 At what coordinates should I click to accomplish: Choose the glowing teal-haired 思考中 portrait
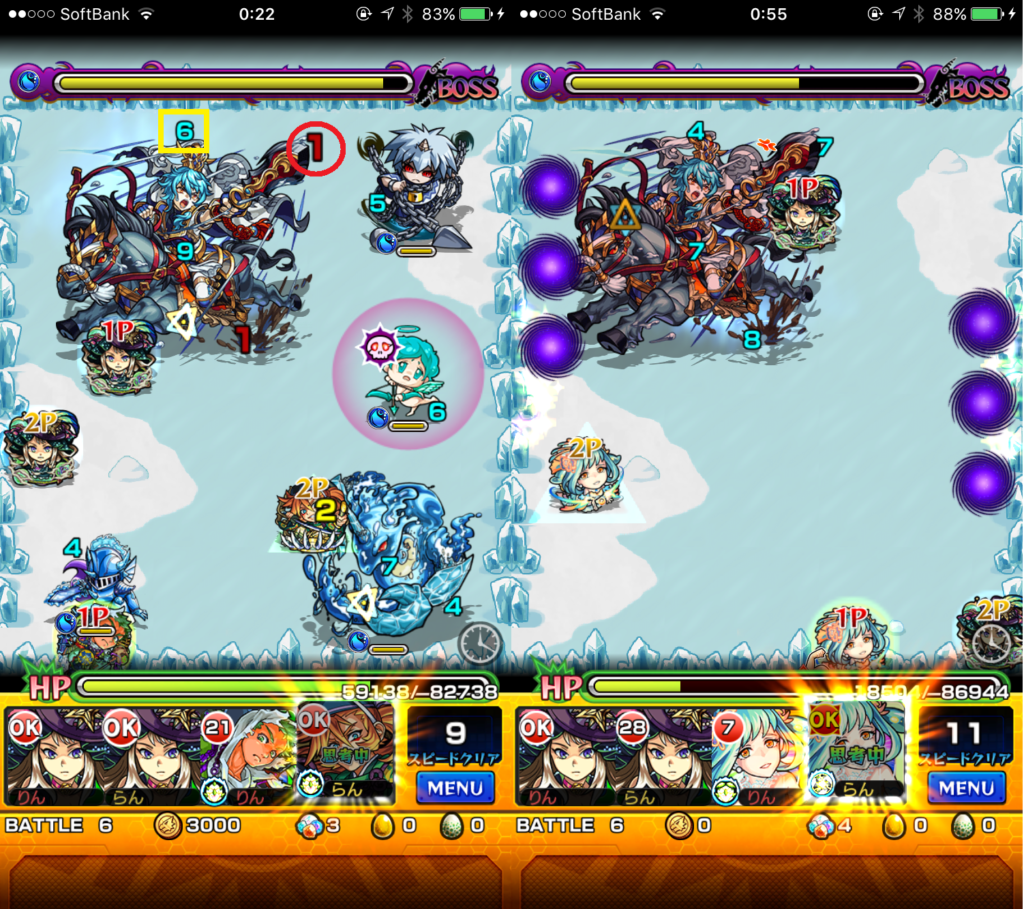[x=856, y=750]
